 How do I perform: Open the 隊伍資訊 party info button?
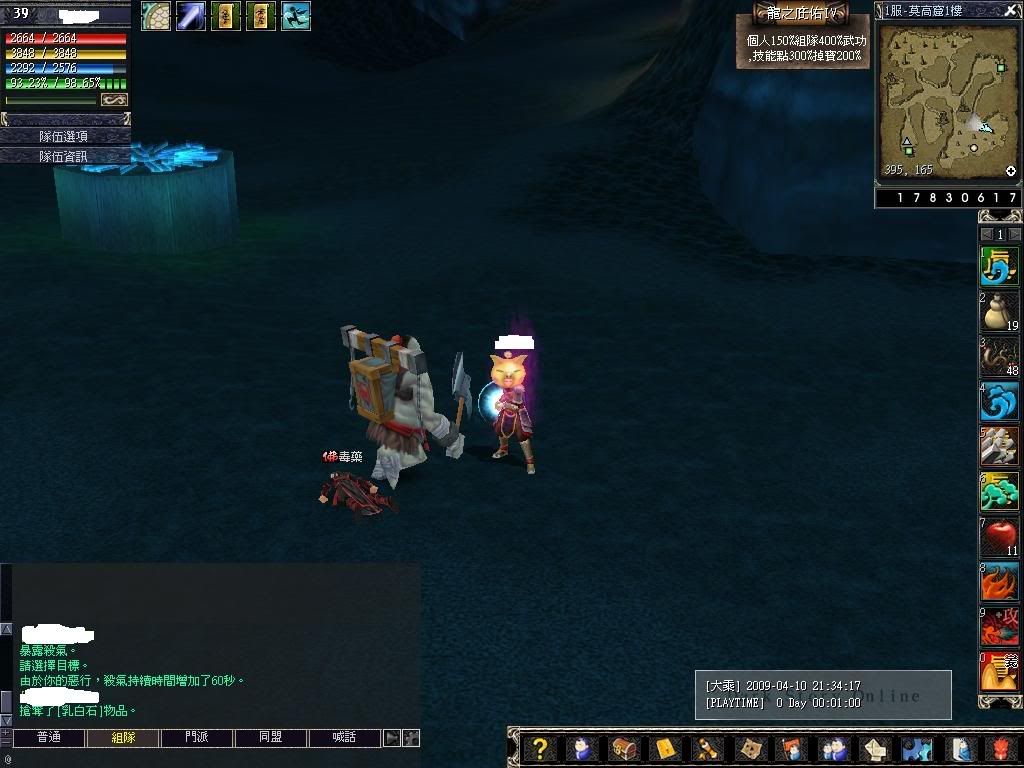64,156
